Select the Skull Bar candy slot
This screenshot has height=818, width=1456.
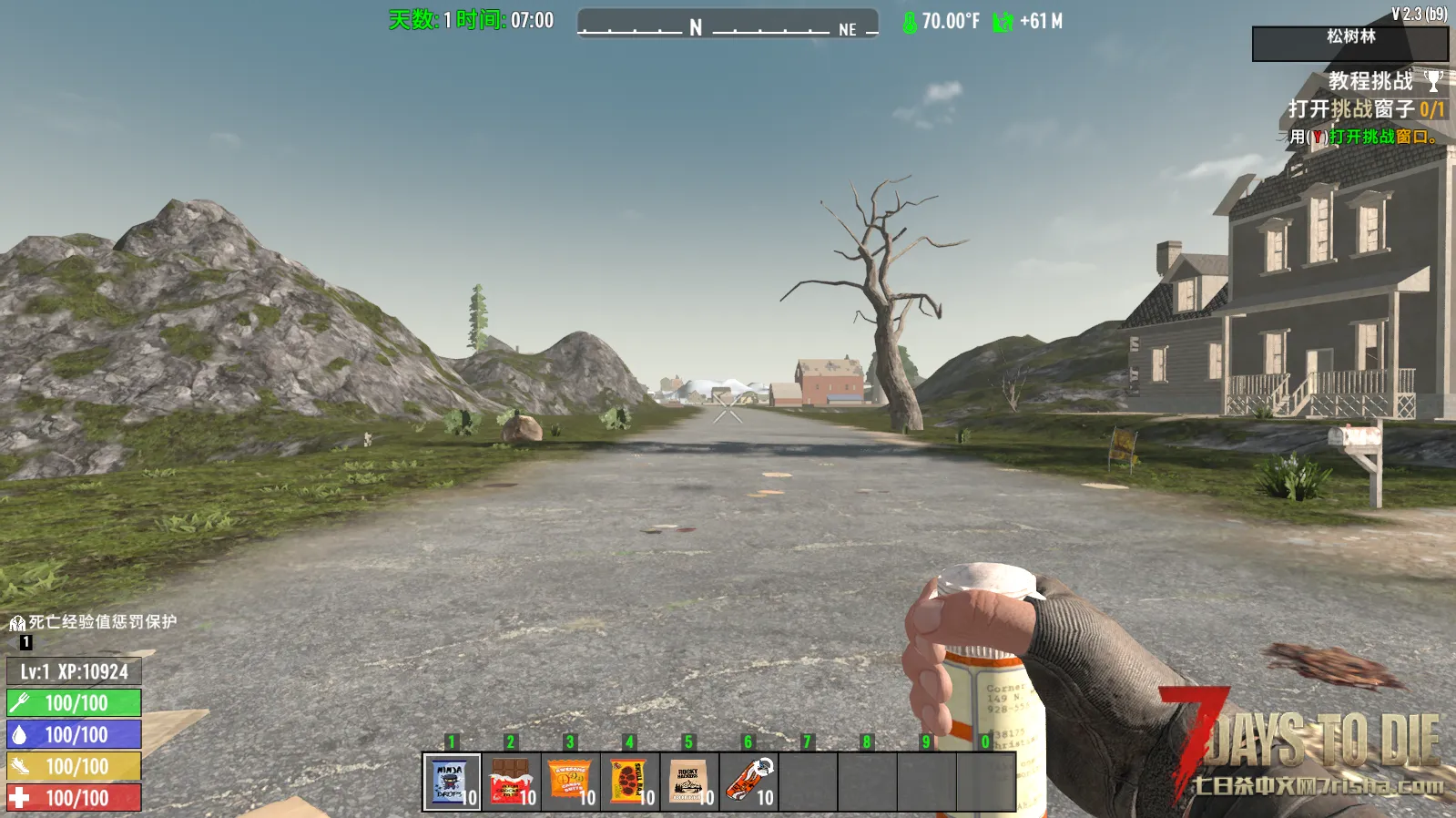click(629, 782)
